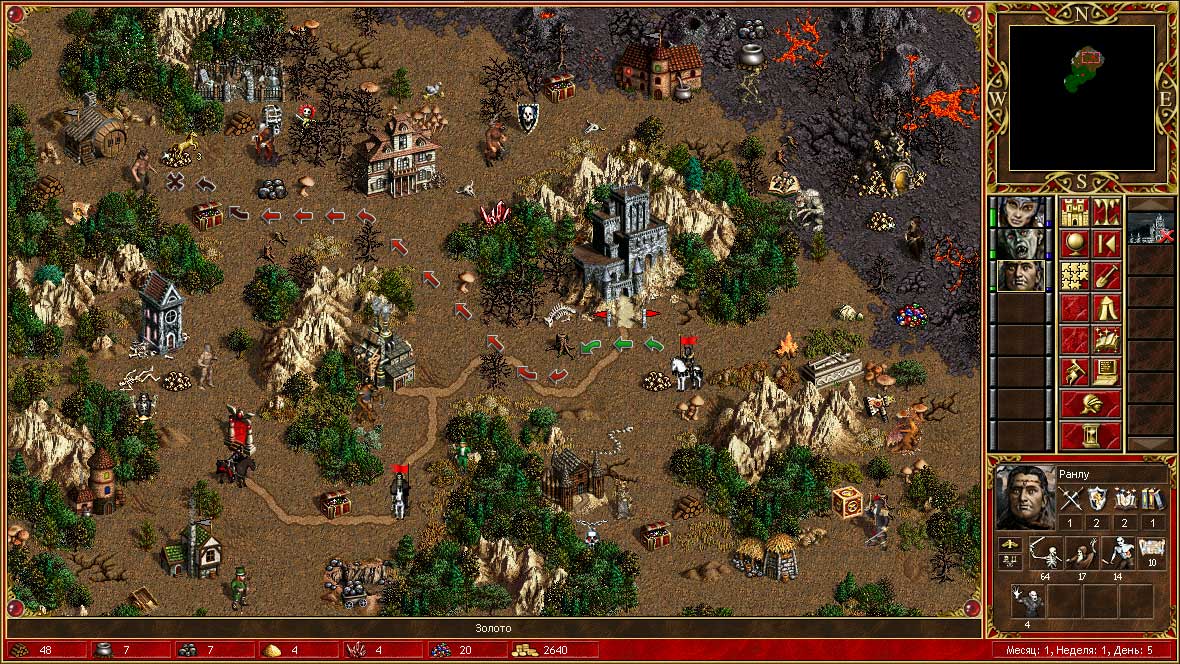Screen dimensions: 1180x664
Task: Click the red curtain icon button
Action: click(x=1106, y=211)
